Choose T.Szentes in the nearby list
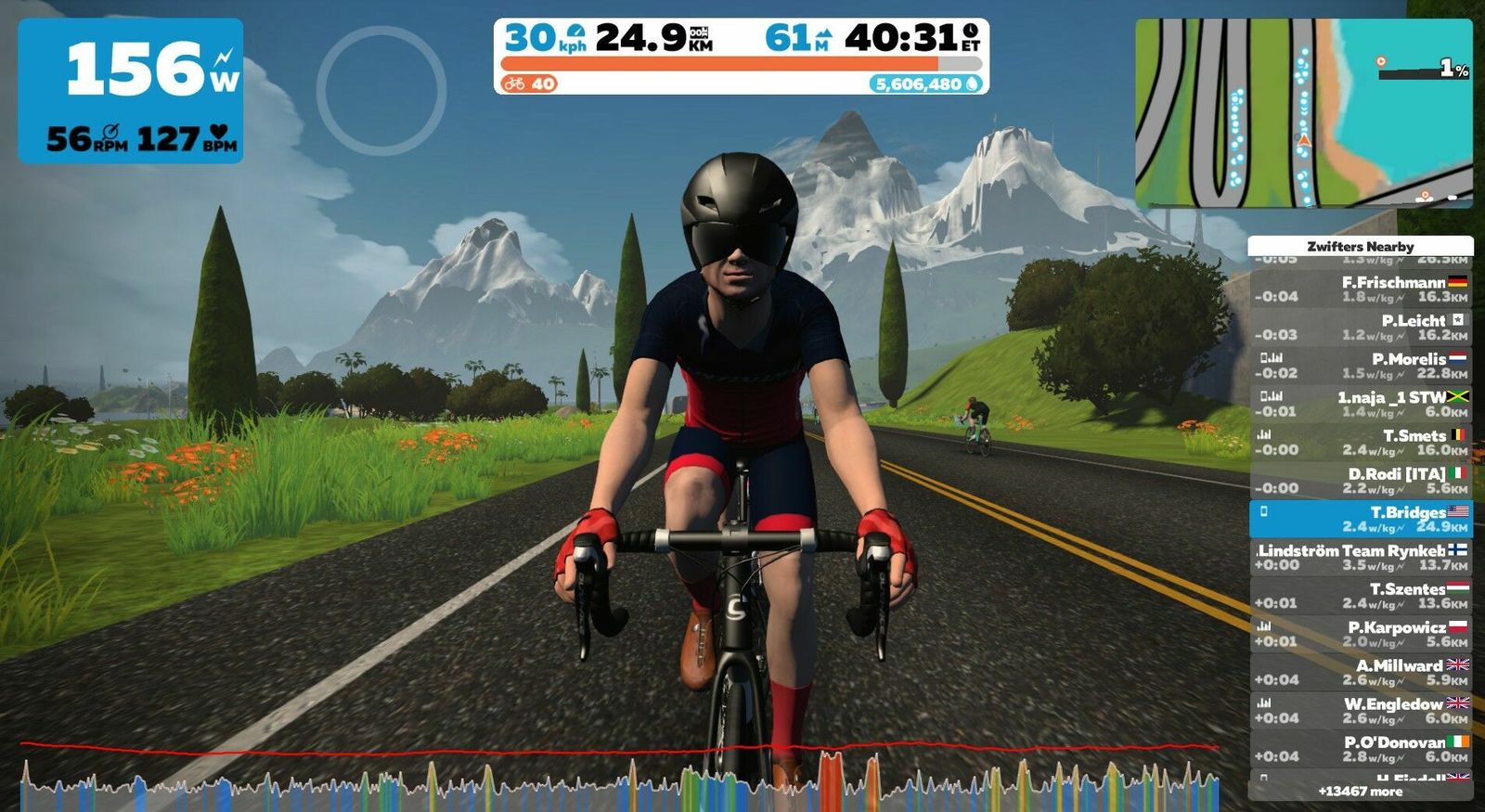The image size is (1485, 812). pyautogui.click(x=1361, y=596)
